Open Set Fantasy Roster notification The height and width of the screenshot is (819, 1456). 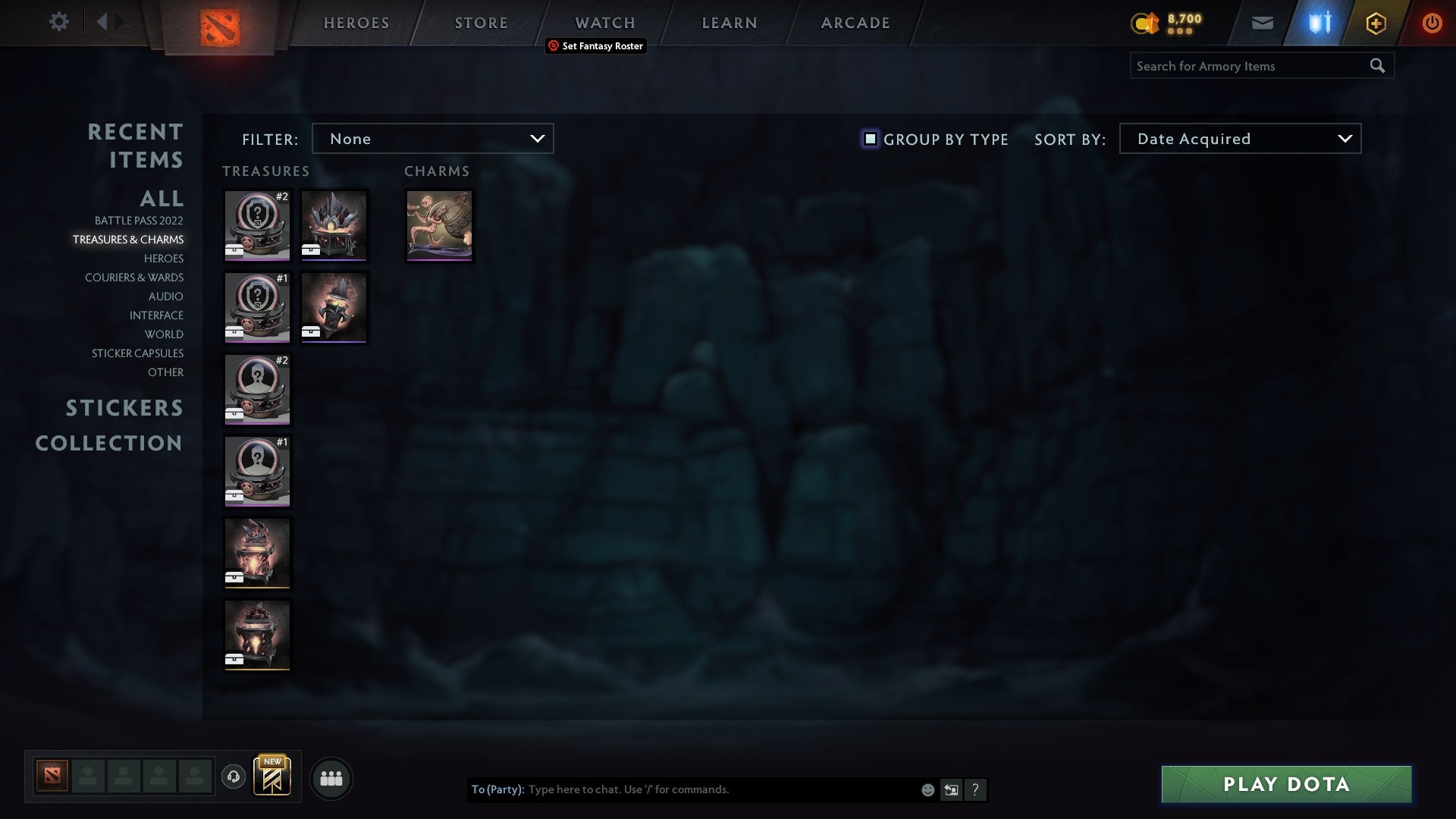pos(596,46)
